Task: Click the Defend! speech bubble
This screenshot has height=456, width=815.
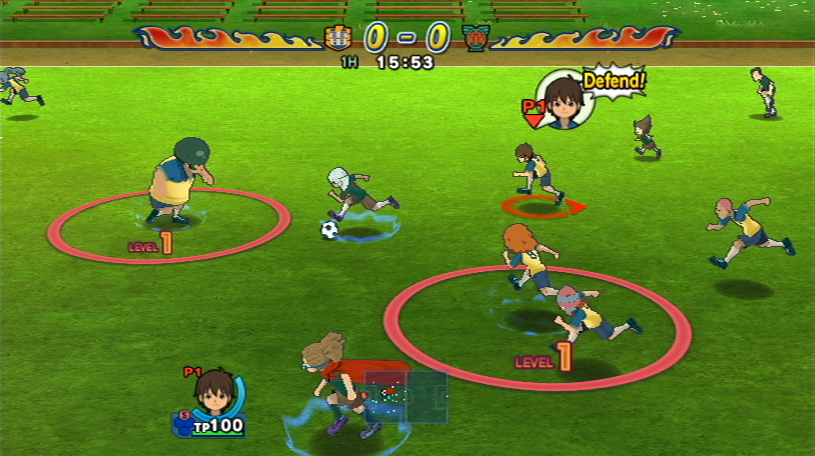Action: point(613,80)
